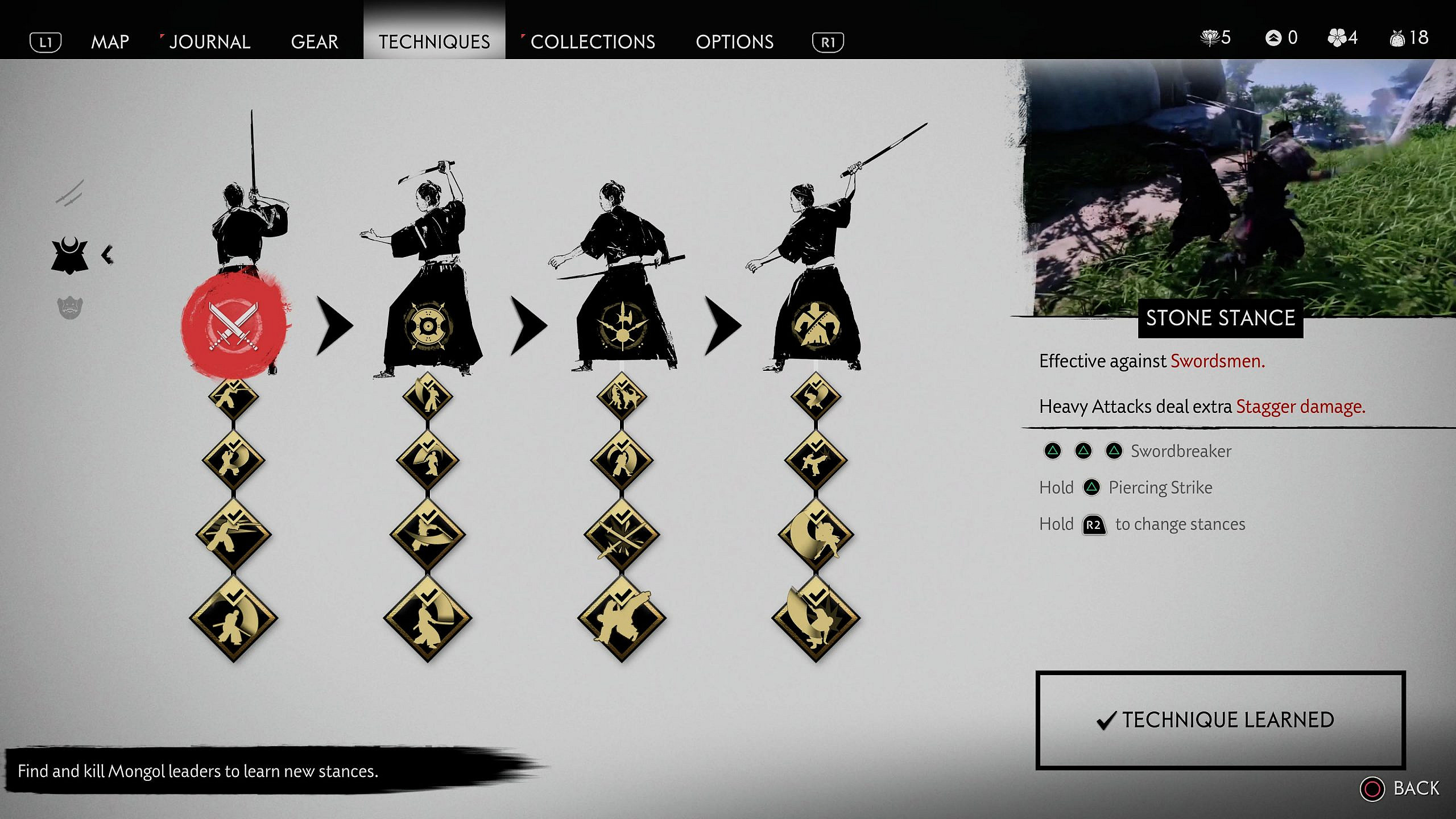Image resolution: width=1456 pixels, height=819 pixels.
Task: Show the ghost mask techniques category
Action: (70, 308)
